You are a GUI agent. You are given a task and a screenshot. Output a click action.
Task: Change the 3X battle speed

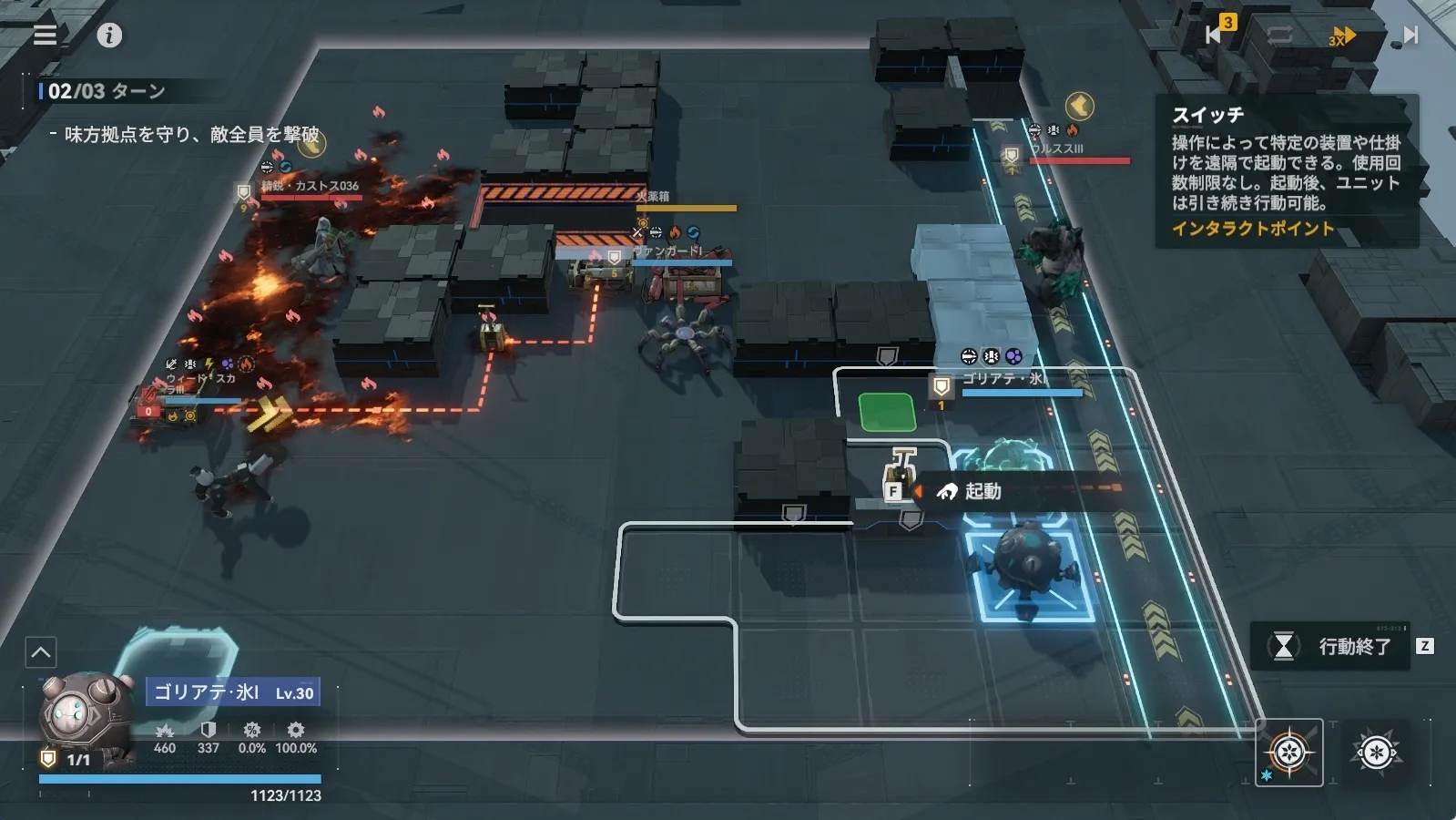[x=1341, y=36]
